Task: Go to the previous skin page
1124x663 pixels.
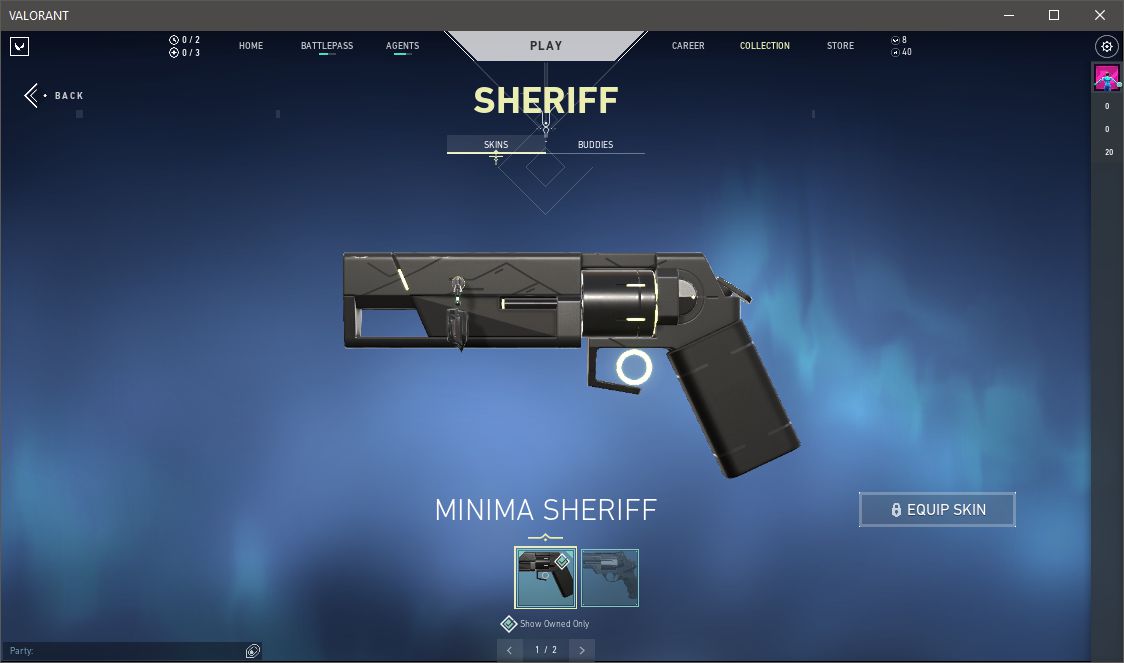Action: click(x=510, y=650)
